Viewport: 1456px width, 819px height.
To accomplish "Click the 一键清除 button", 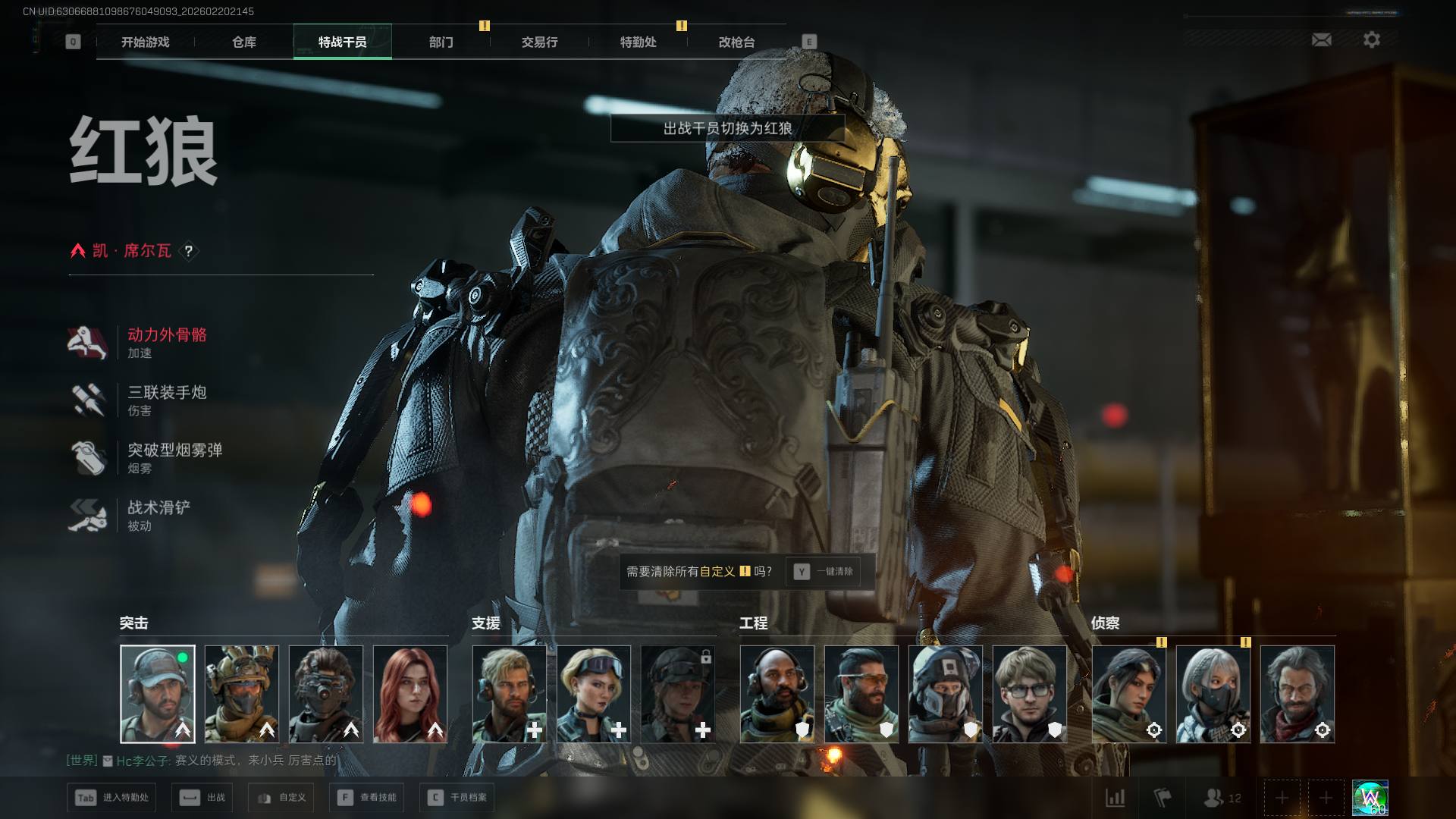I will point(824,572).
